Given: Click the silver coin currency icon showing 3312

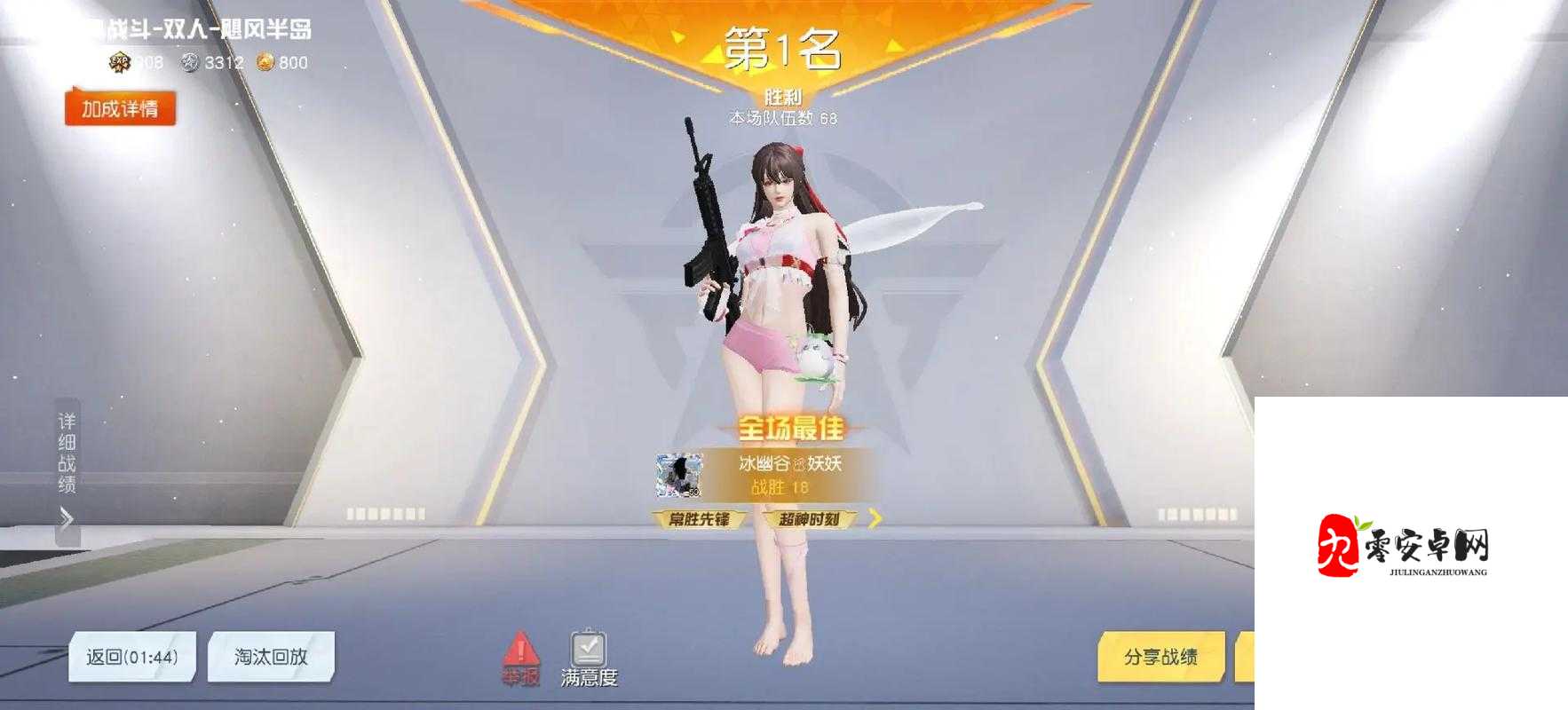Looking at the screenshot, I should tap(191, 63).
